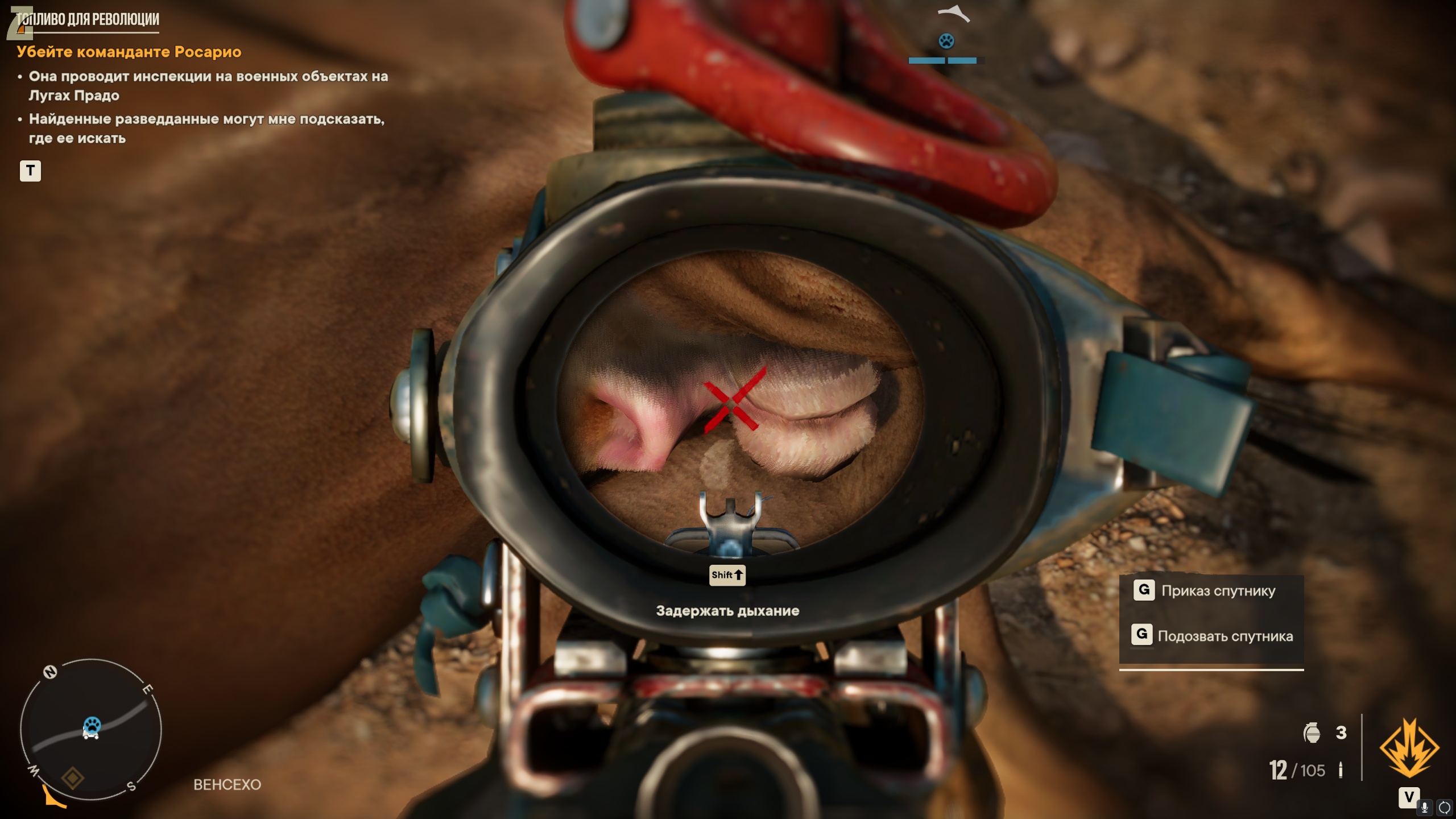The height and width of the screenshot is (819, 1456).
Task: Choose the "Приказ спутнику" companion command
Action: 1218,591
